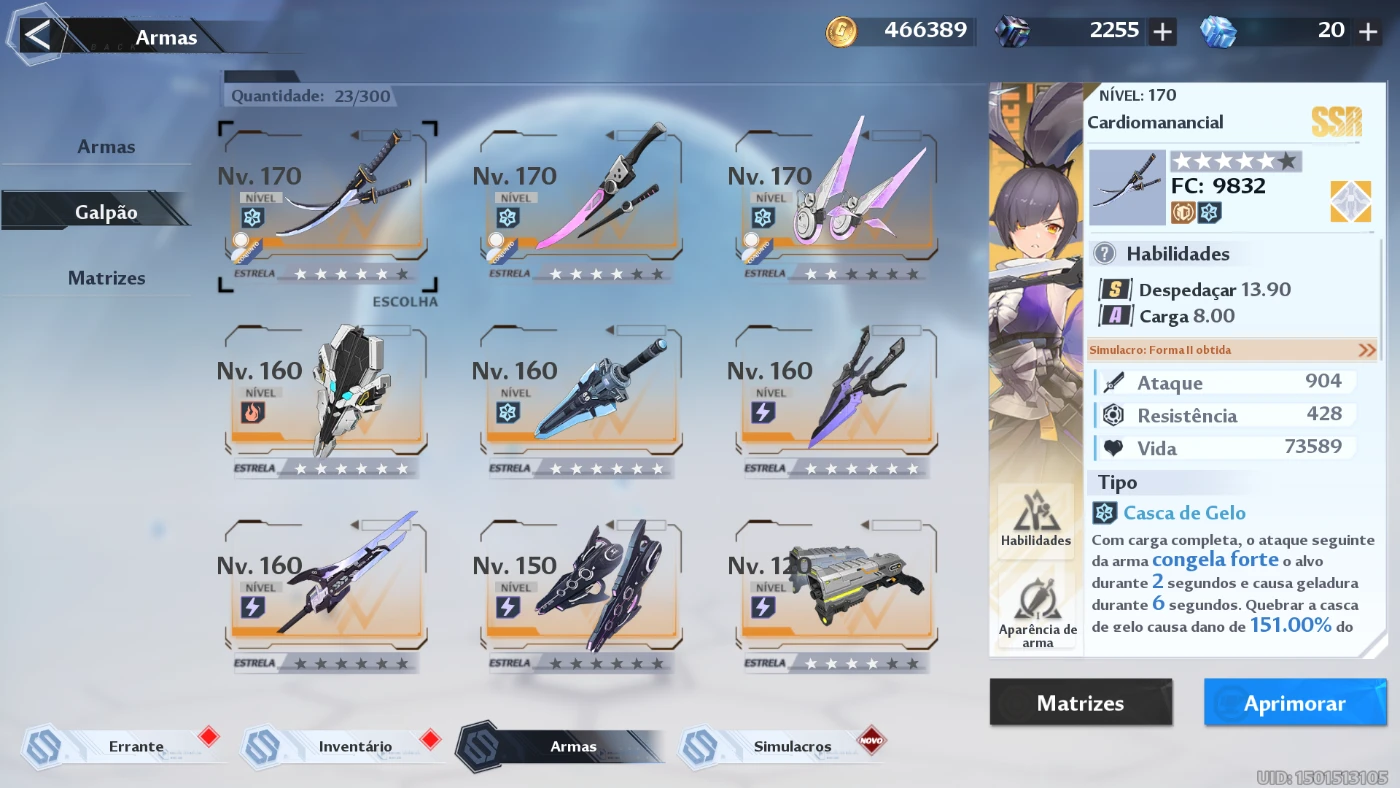Click the gold coin currency icon
Screen dimensions: 1400x788
(841, 31)
